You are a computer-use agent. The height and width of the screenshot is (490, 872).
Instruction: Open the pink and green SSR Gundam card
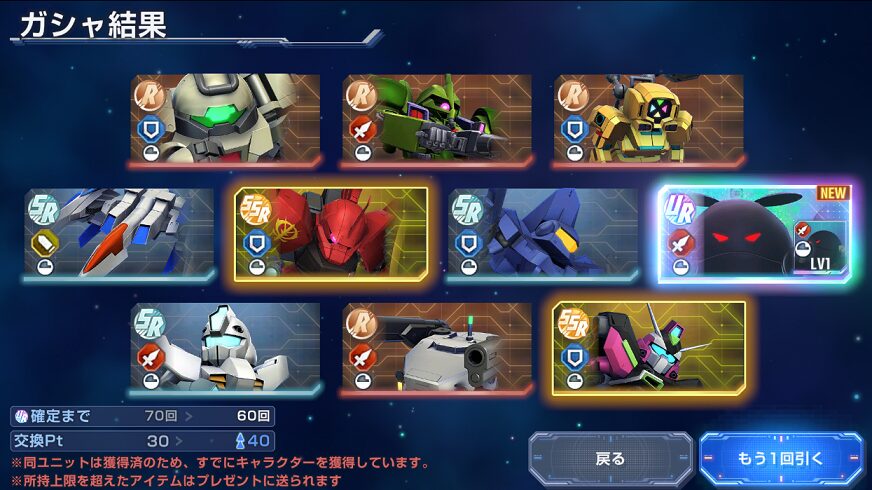tap(649, 349)
